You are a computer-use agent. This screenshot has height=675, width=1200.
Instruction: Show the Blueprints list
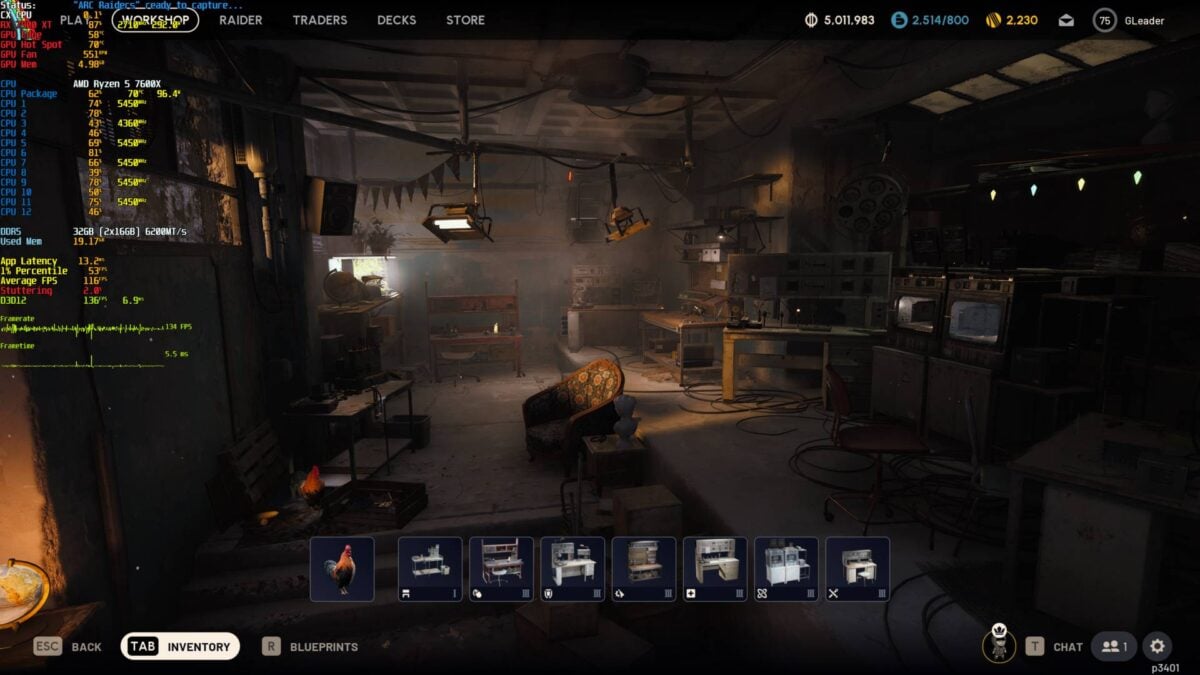(310, 647)
